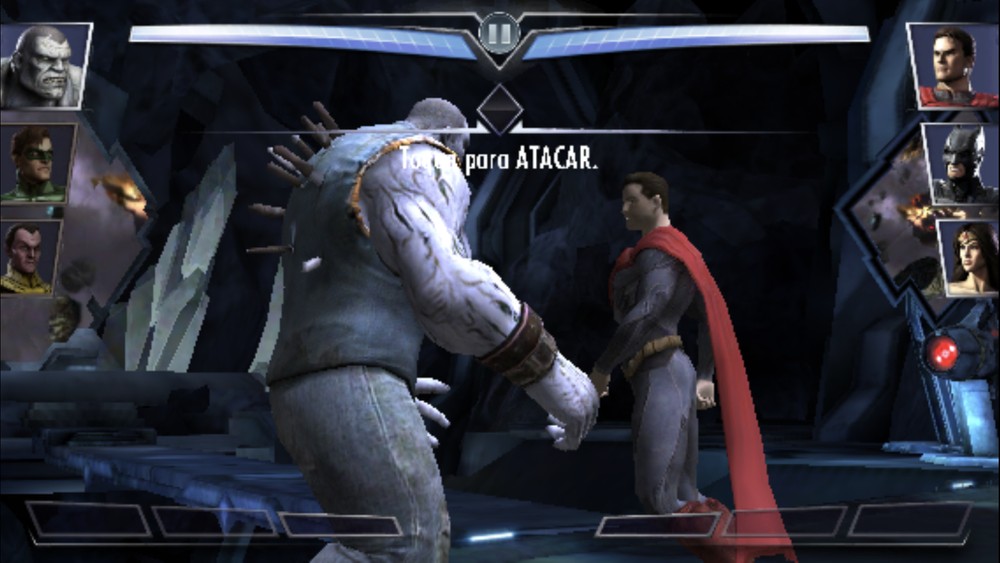Click the opponent Superman portrait
The width and height of the screenshot is (1000, 563).
coord(953,66)
